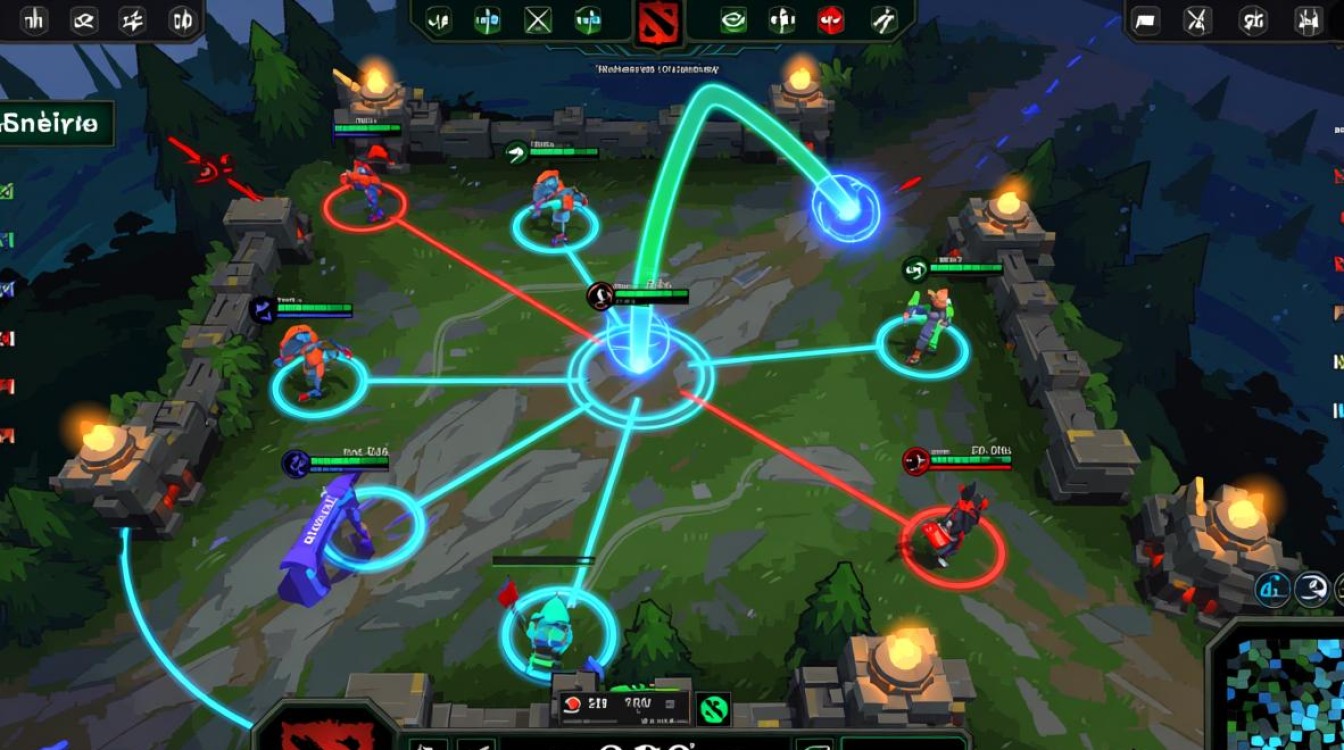The width and height of the screenshot is (1344, 750).
Task: Click the crossed-swords icon in the top-right bar
Action: [x=1196, y=20]
